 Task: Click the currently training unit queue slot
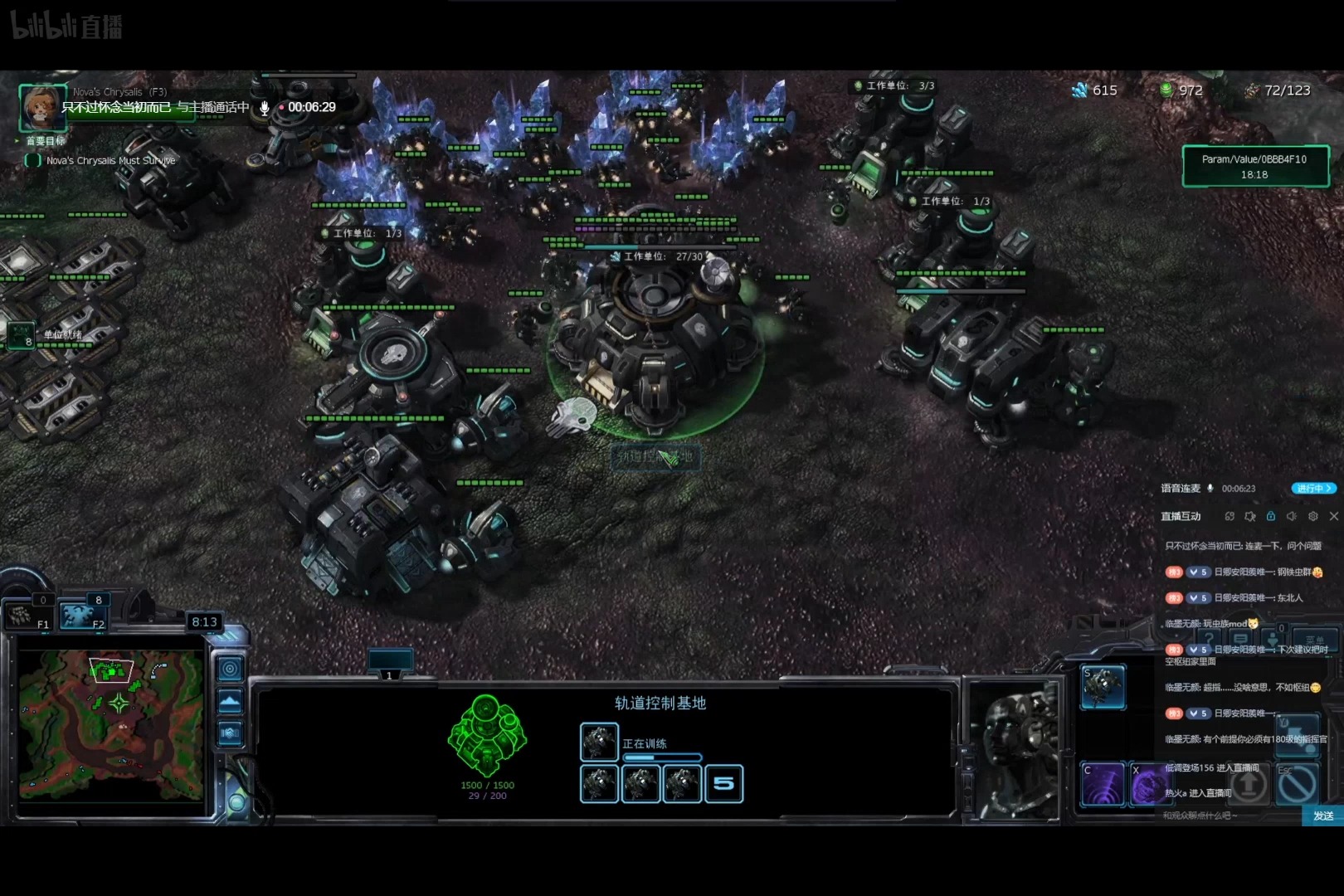point(599,742)
